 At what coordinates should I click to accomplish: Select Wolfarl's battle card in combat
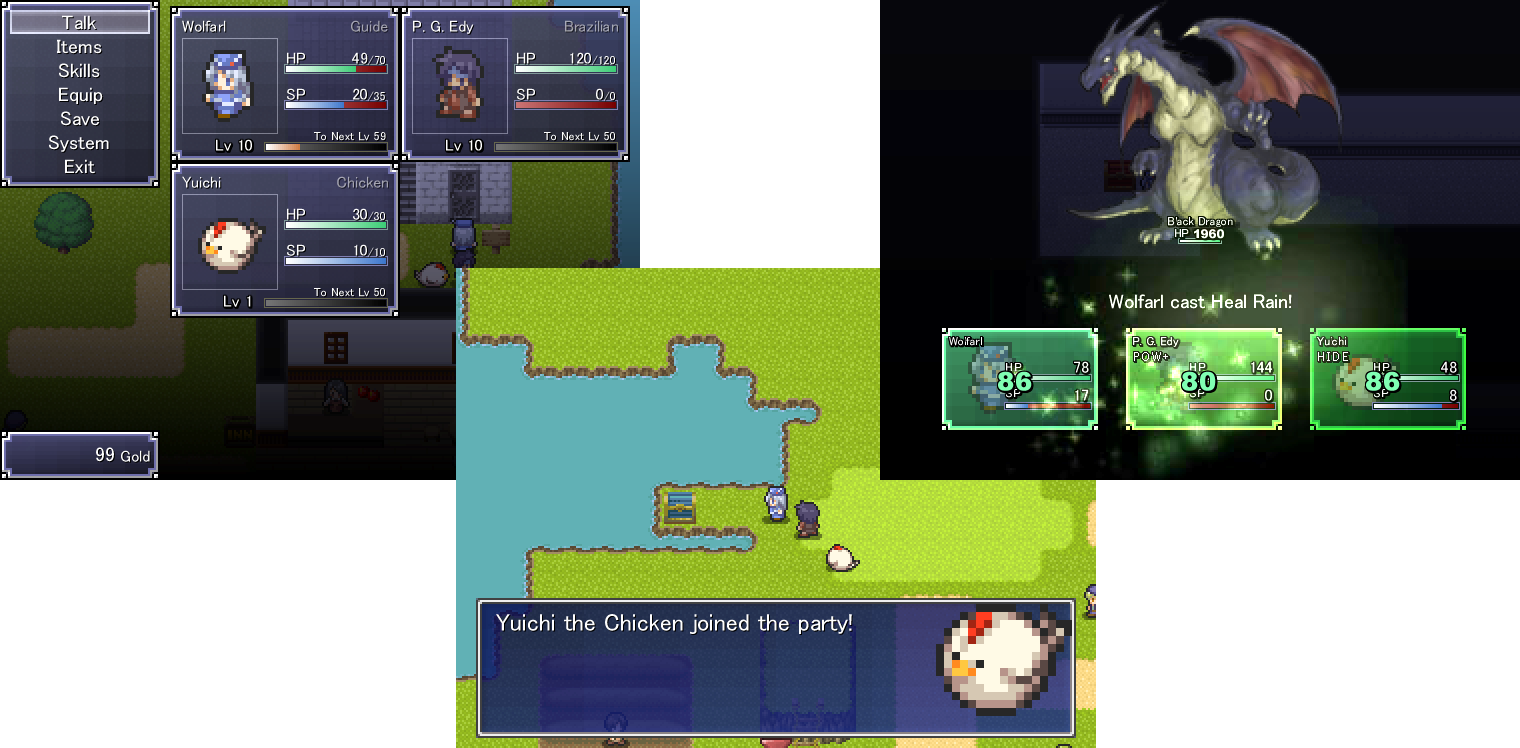[x=1019, y=378]
